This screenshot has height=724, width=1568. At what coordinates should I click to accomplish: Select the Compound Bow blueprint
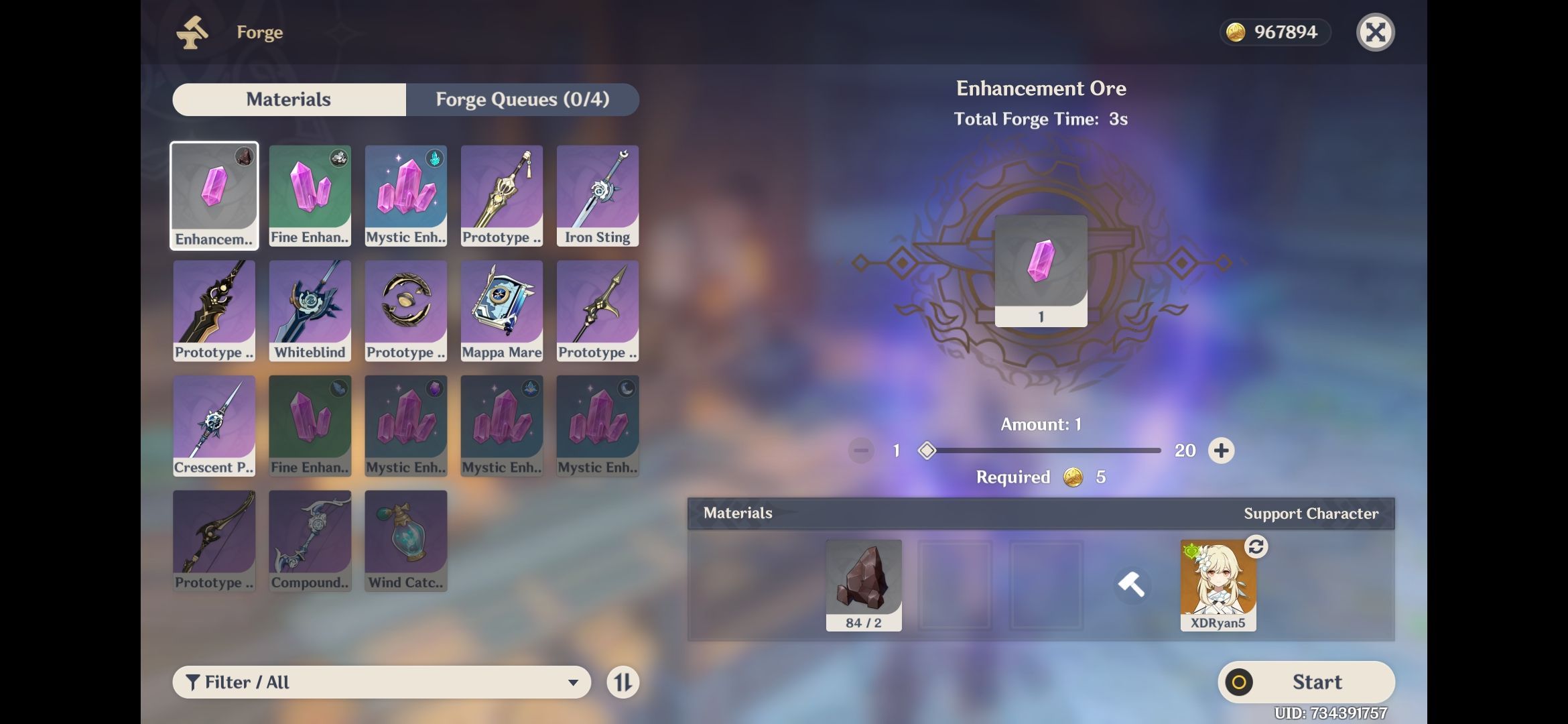pyautogui.click(x=310, y=540)
